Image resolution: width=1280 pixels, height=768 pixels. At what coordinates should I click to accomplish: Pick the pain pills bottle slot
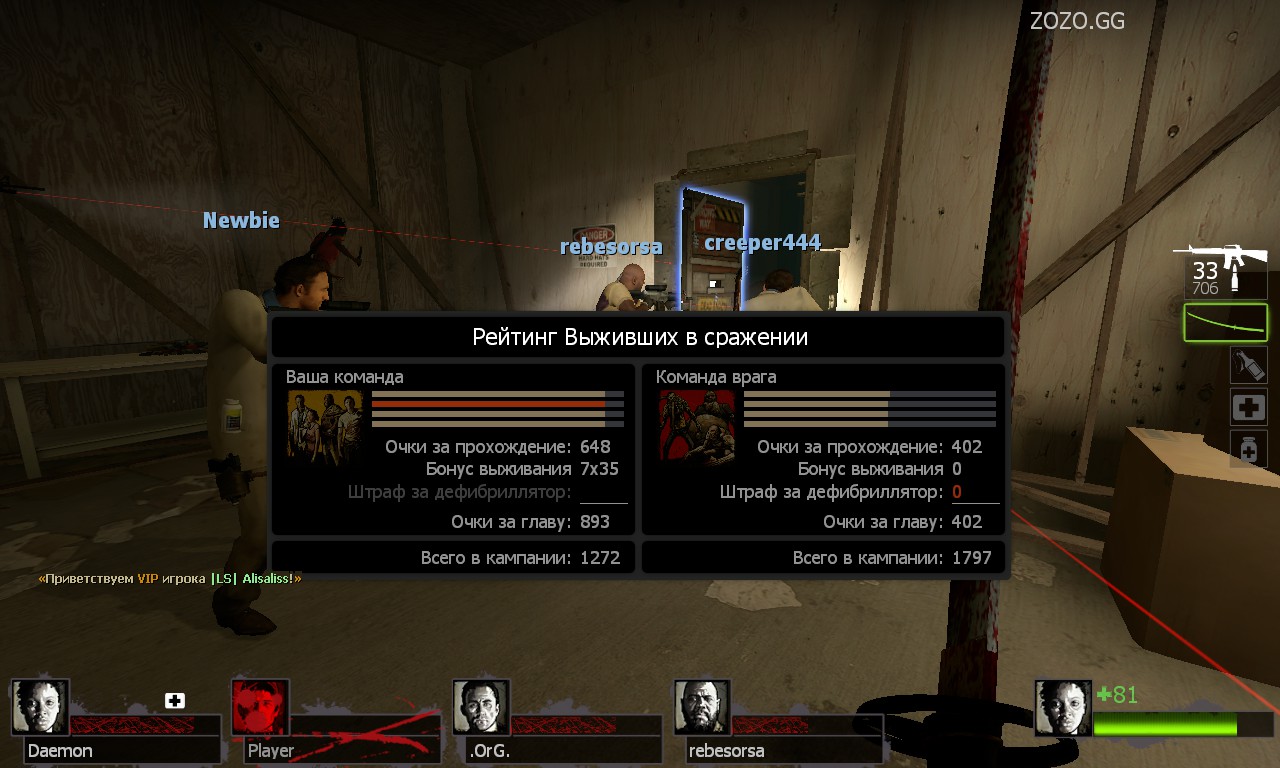[1248, 449]
